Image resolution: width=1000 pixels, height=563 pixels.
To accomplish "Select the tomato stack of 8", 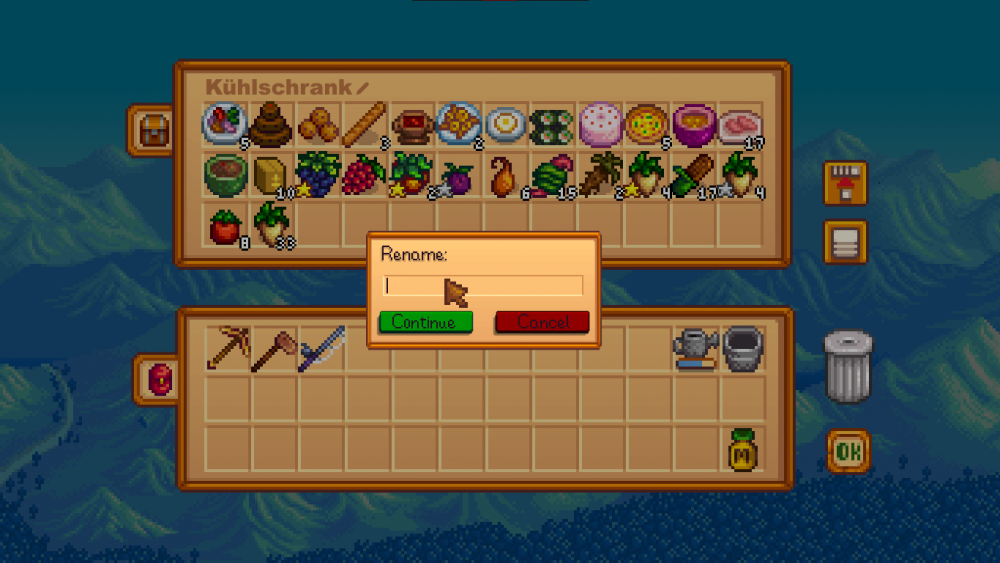I will coord(226,225).
